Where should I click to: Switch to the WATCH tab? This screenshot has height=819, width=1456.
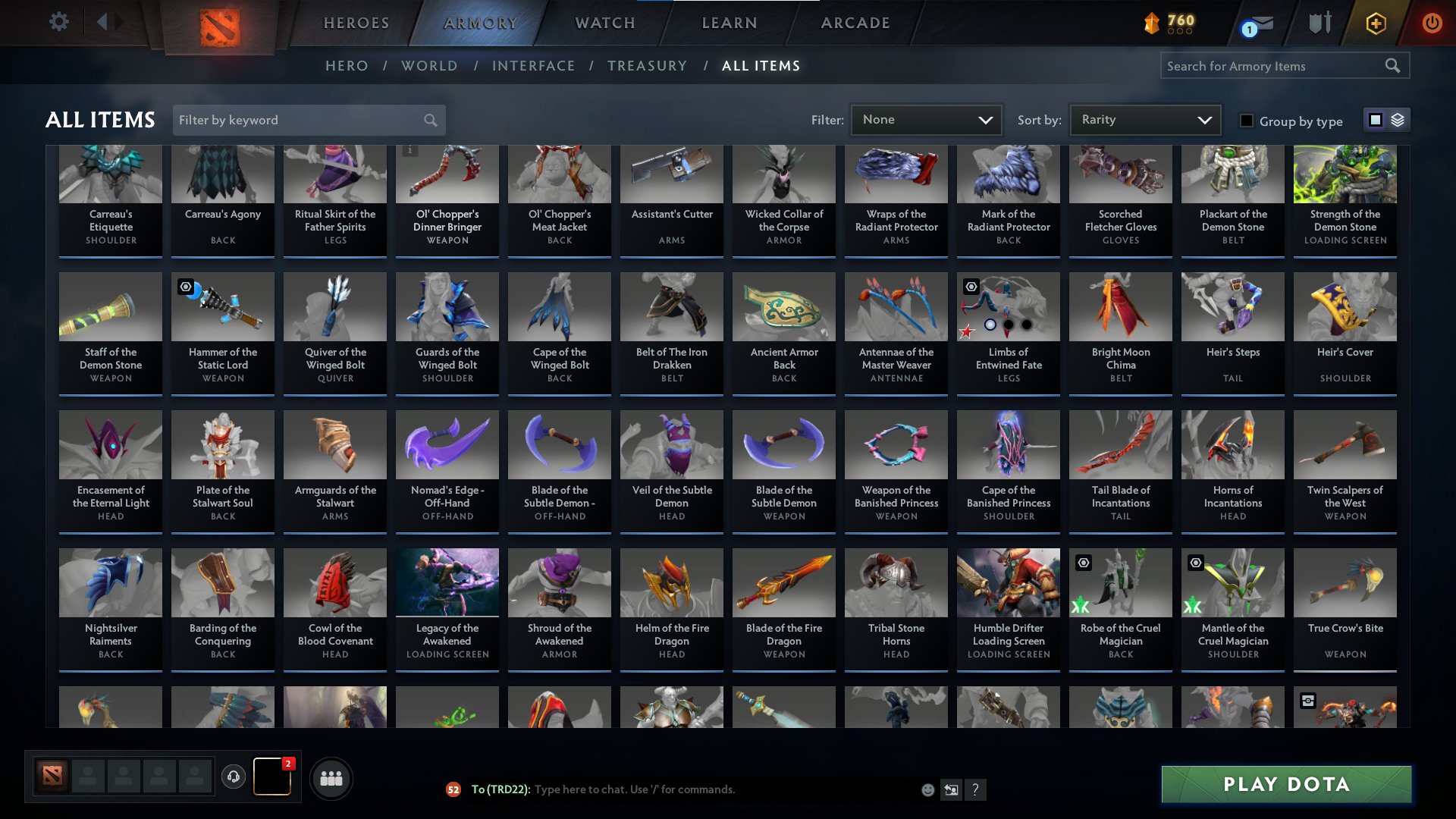coord(604,22)
